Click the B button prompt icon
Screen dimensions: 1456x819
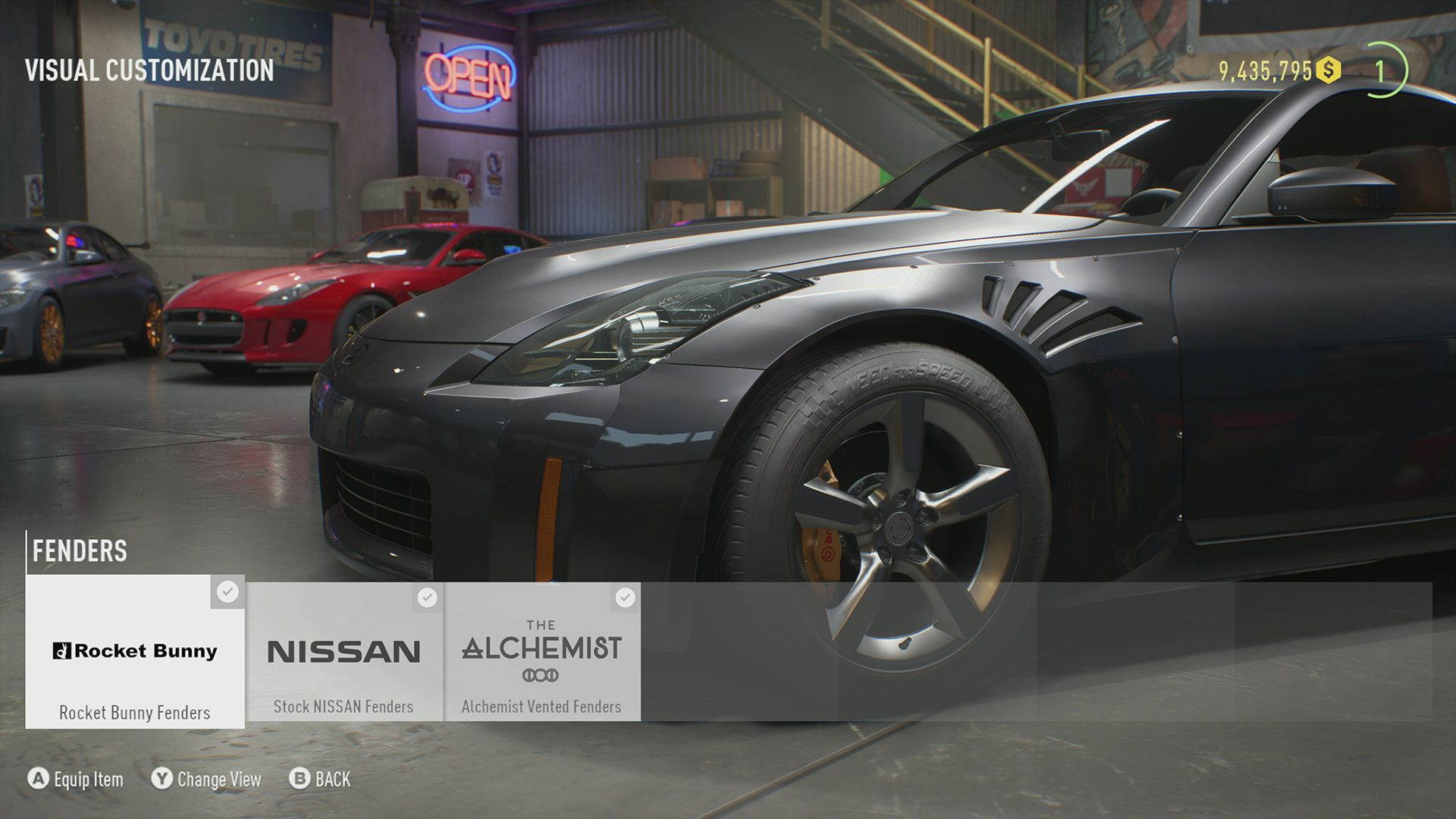pyautogui.click(x=299, y=779)
